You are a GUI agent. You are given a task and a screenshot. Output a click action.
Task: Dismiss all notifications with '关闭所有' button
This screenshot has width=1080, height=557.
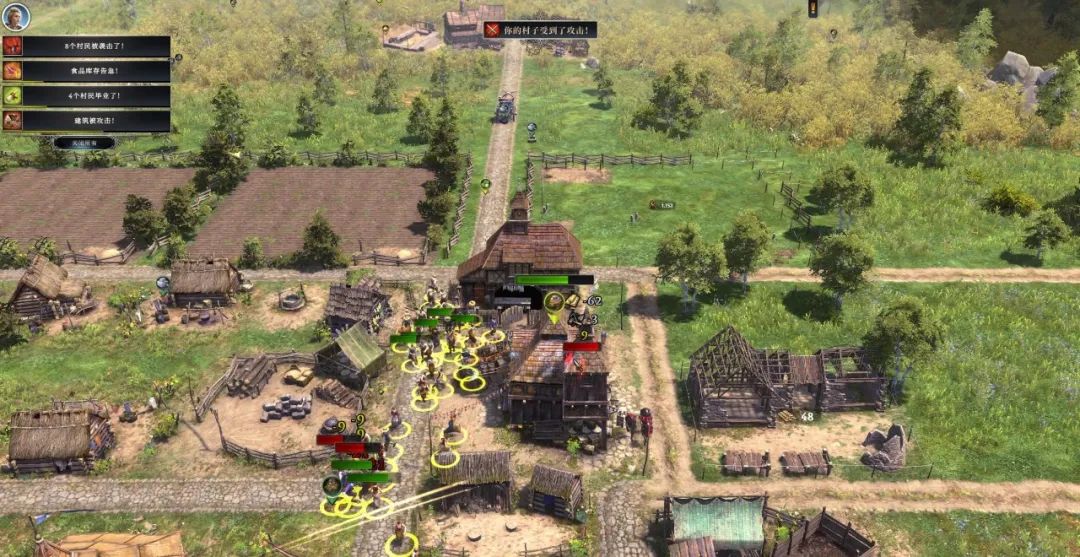click(84, 143)
